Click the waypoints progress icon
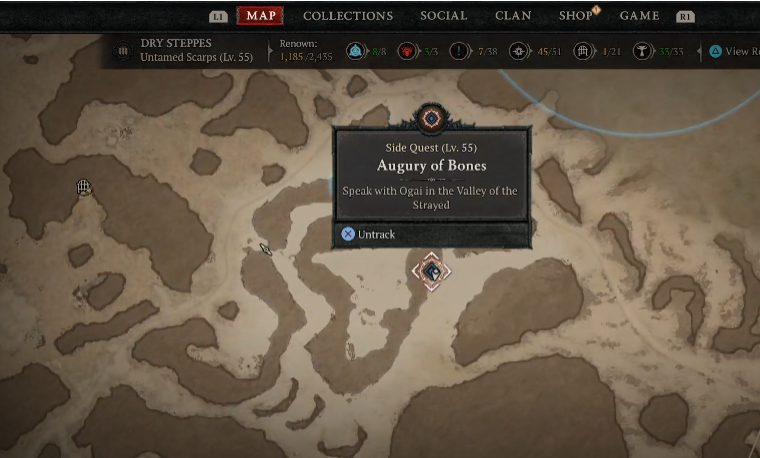This screenshot has width=760, height=458. click(x=355, y=51)
